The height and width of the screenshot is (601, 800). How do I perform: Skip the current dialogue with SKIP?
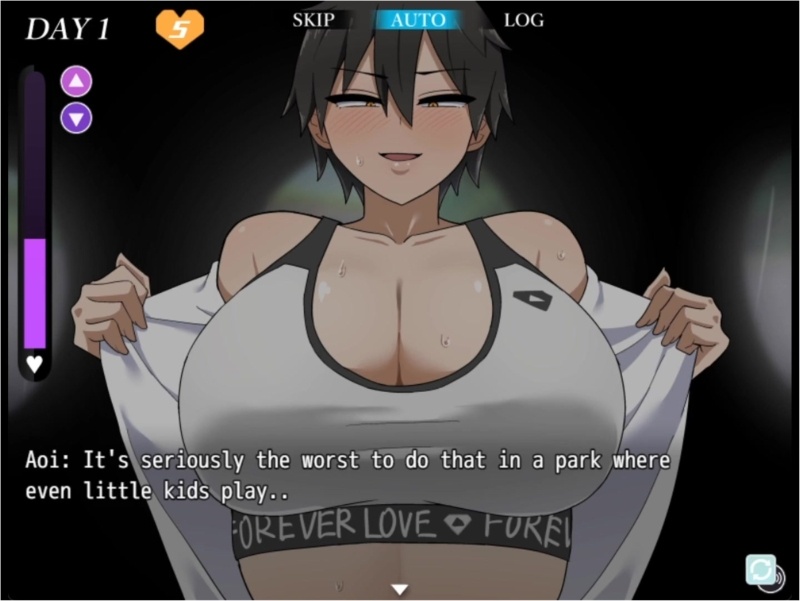click(x=313, y=19)
